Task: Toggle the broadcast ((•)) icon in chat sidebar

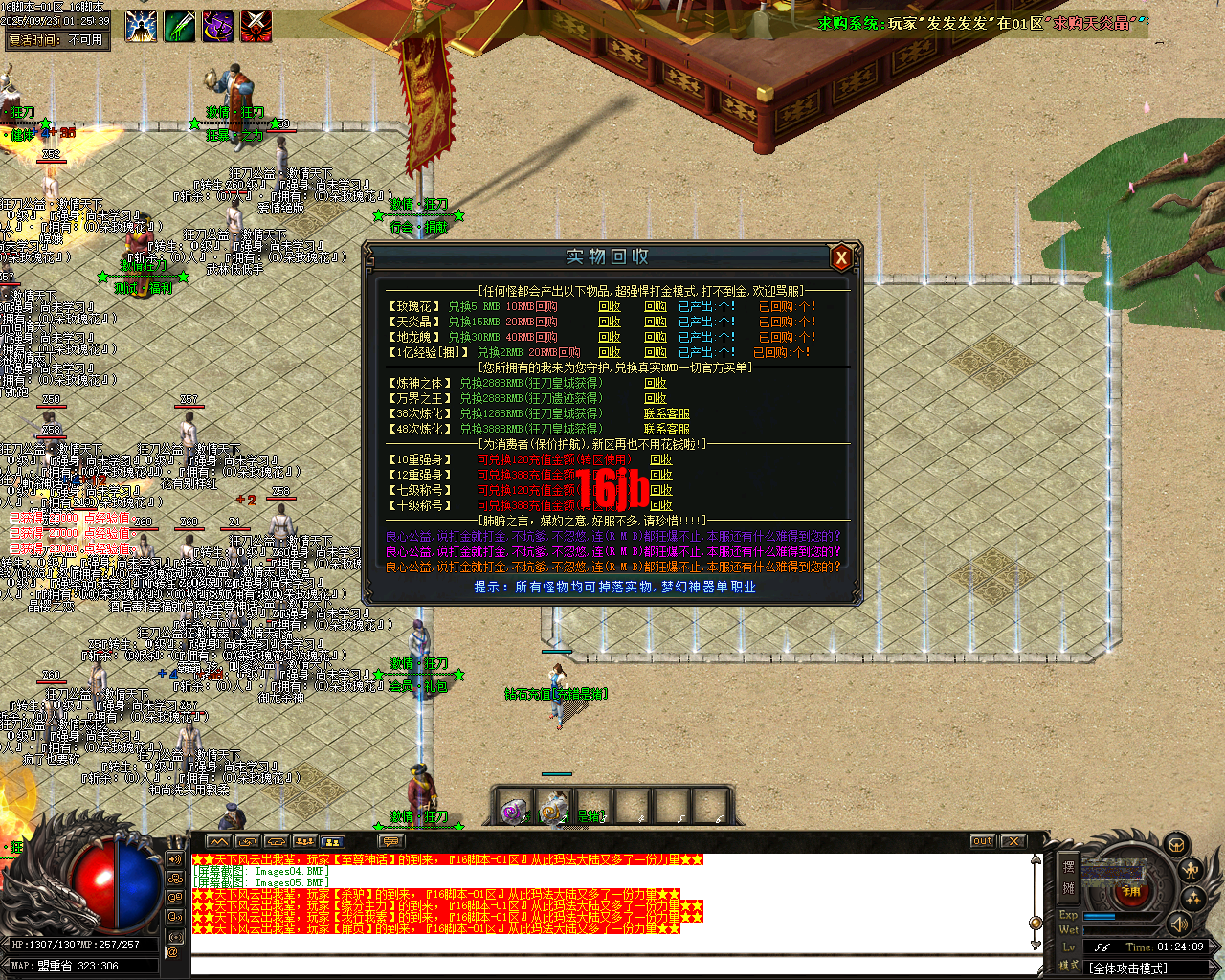Action: 175,937
